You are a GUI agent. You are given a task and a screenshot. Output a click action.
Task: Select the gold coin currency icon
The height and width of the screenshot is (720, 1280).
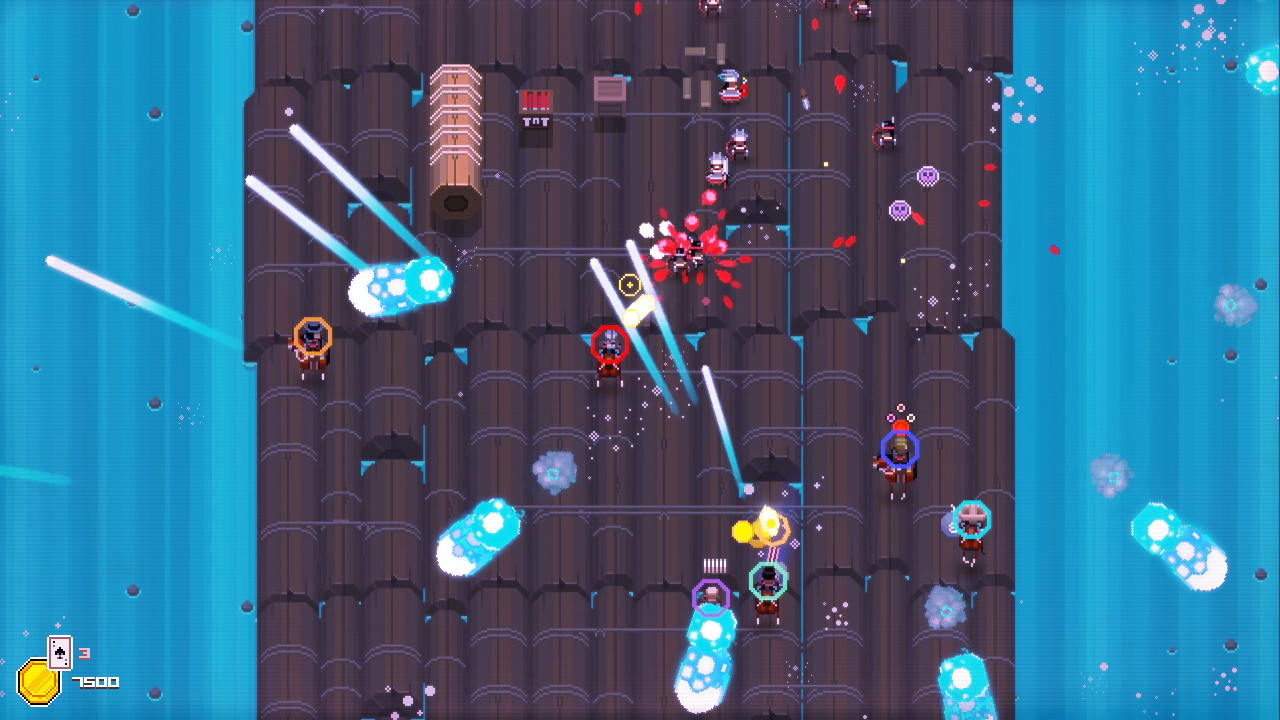click(x=39, y=684)
